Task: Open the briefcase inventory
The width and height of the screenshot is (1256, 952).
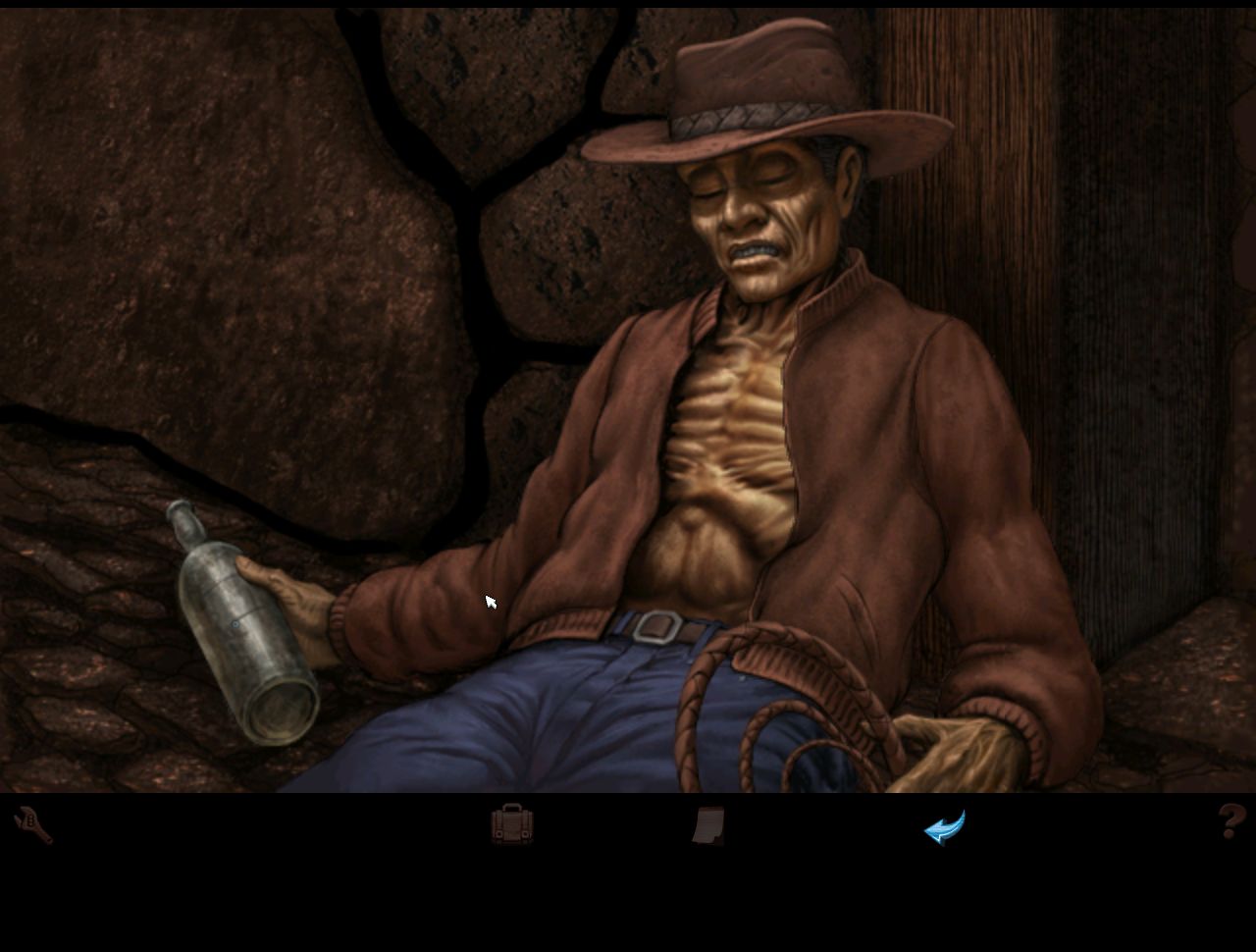Action: [512, 824]
